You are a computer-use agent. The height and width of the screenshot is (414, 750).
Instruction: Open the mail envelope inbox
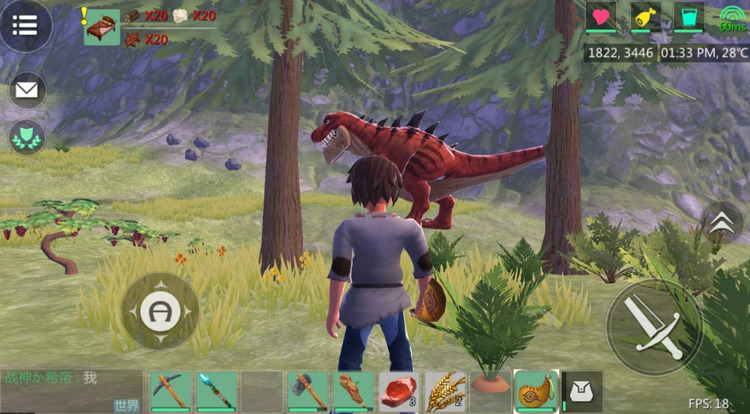pyautogui.click(x=27, y=91)
